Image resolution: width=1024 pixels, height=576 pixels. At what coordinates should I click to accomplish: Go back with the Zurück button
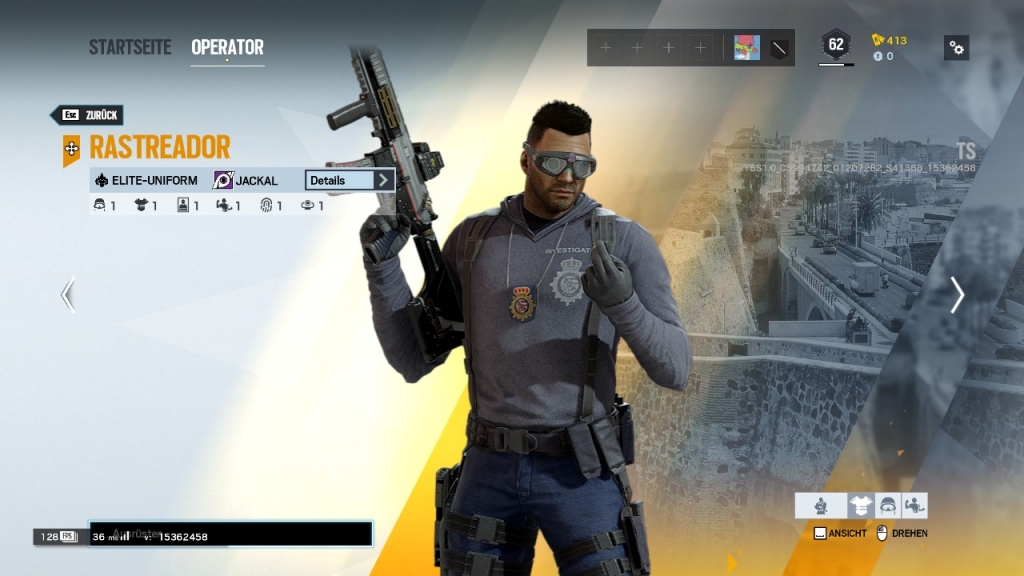pos(87,115)
